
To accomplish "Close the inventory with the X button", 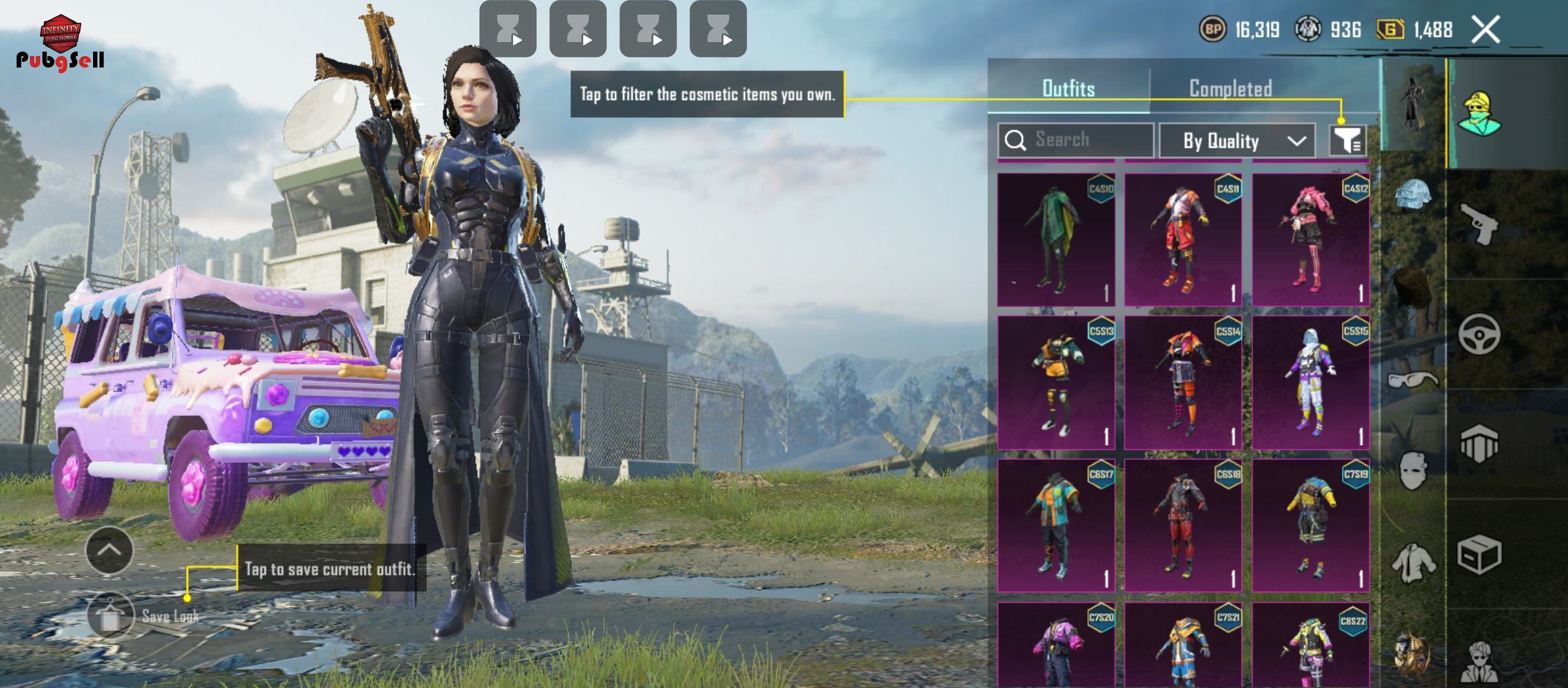I will 1485,30.
